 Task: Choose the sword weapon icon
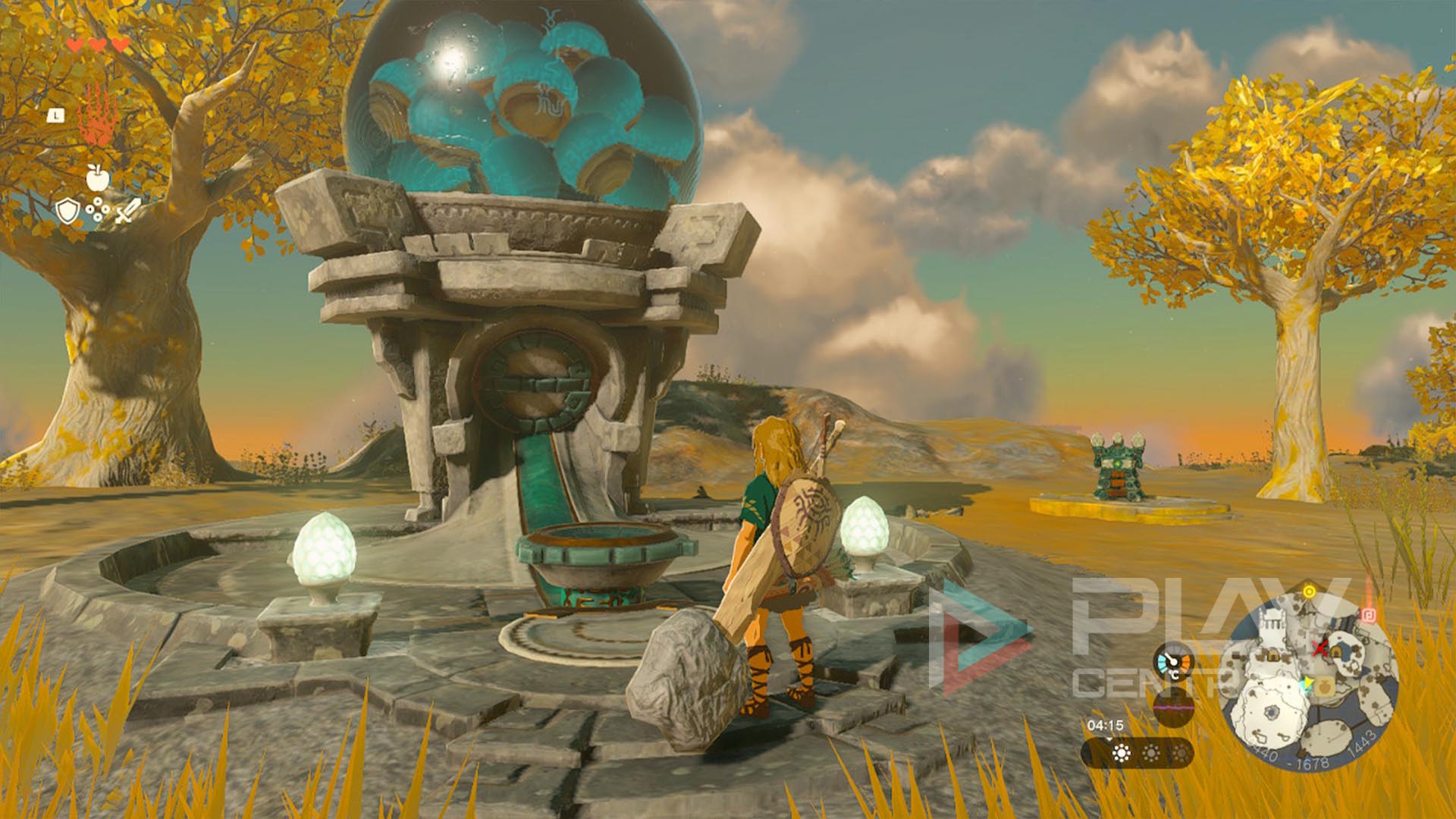[x=127, y=211]
